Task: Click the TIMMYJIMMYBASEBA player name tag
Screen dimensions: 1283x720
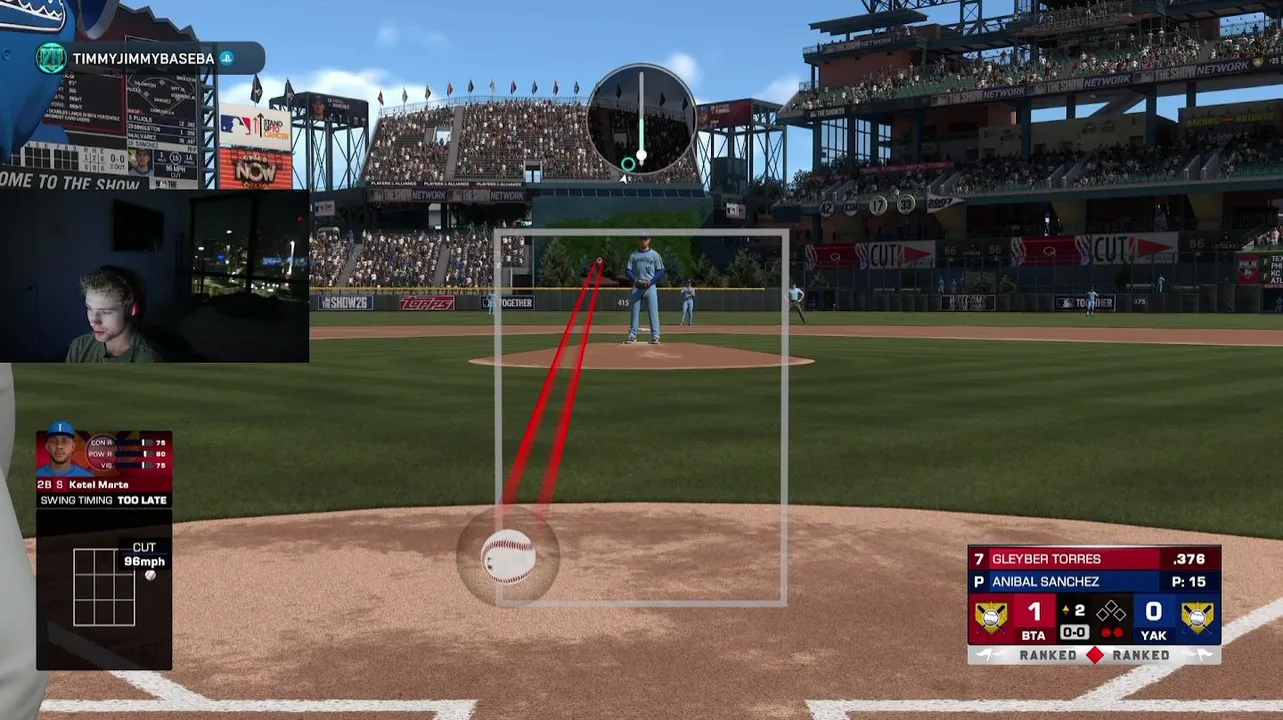Action: [x=143, y=59]
